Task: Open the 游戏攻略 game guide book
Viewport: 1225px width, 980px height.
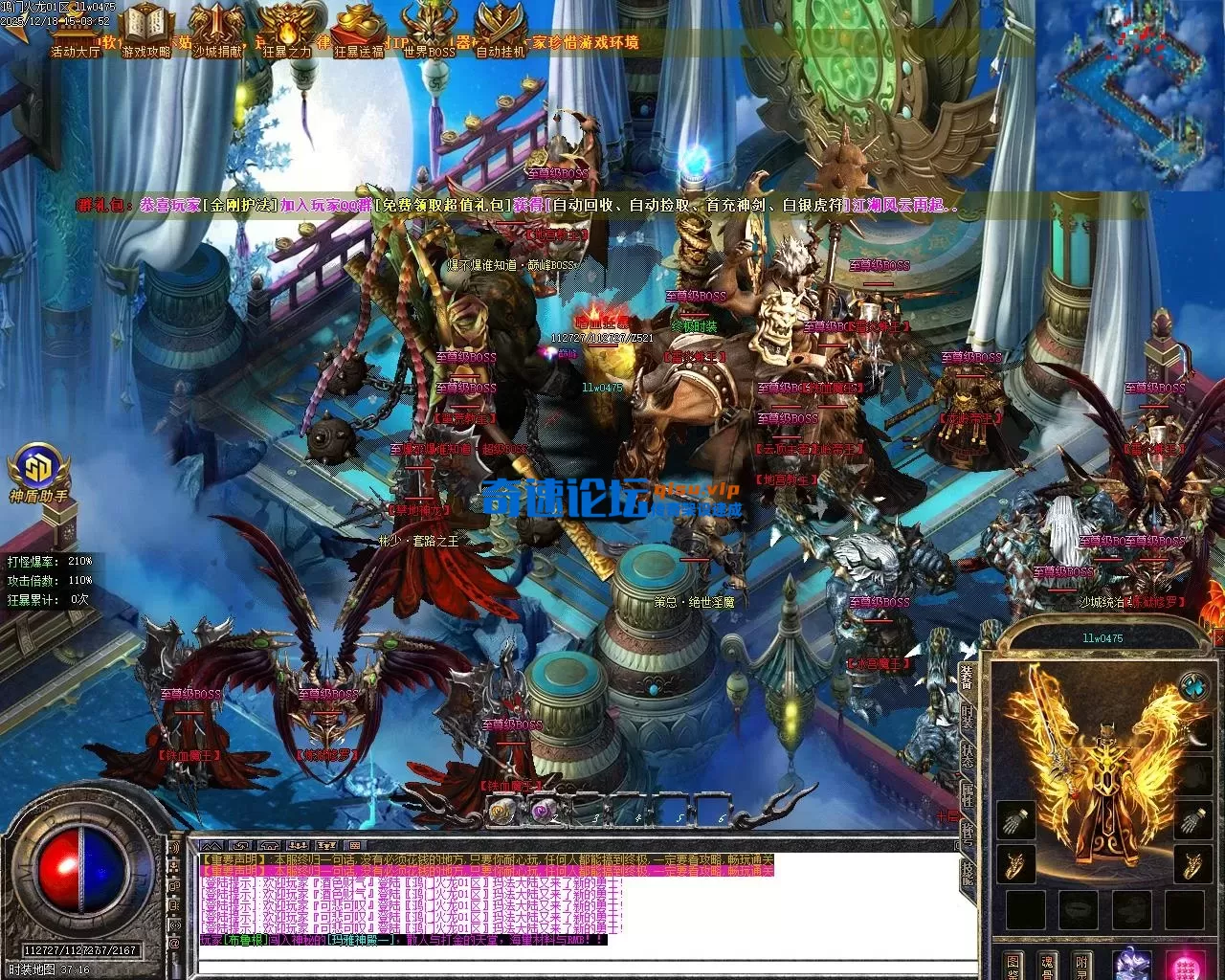Action: coord(146,29)
